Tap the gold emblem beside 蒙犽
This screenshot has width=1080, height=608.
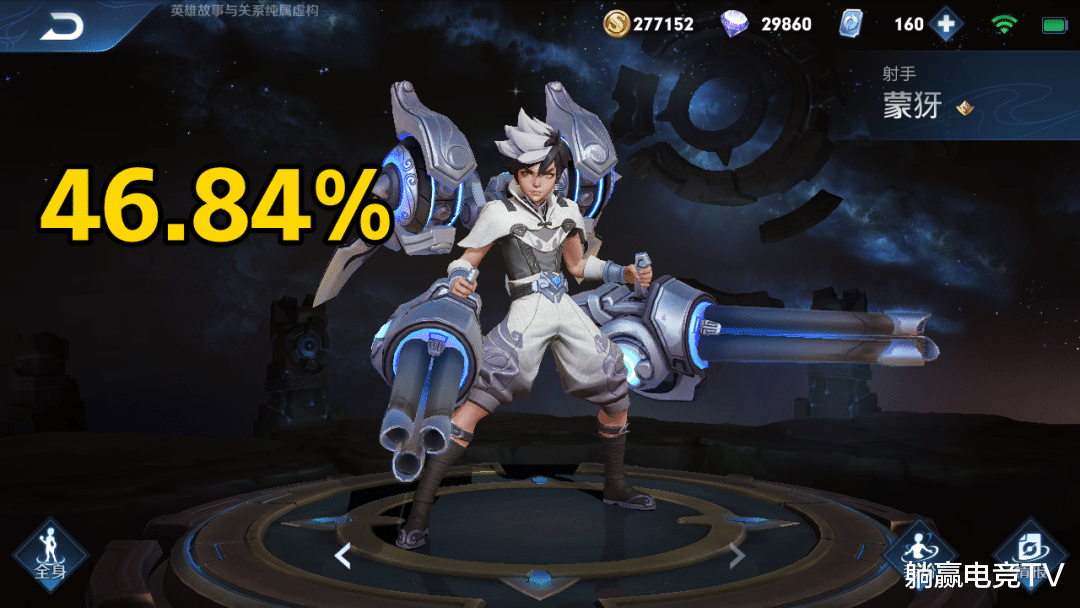pyautogui.click(x=964, y=107)
